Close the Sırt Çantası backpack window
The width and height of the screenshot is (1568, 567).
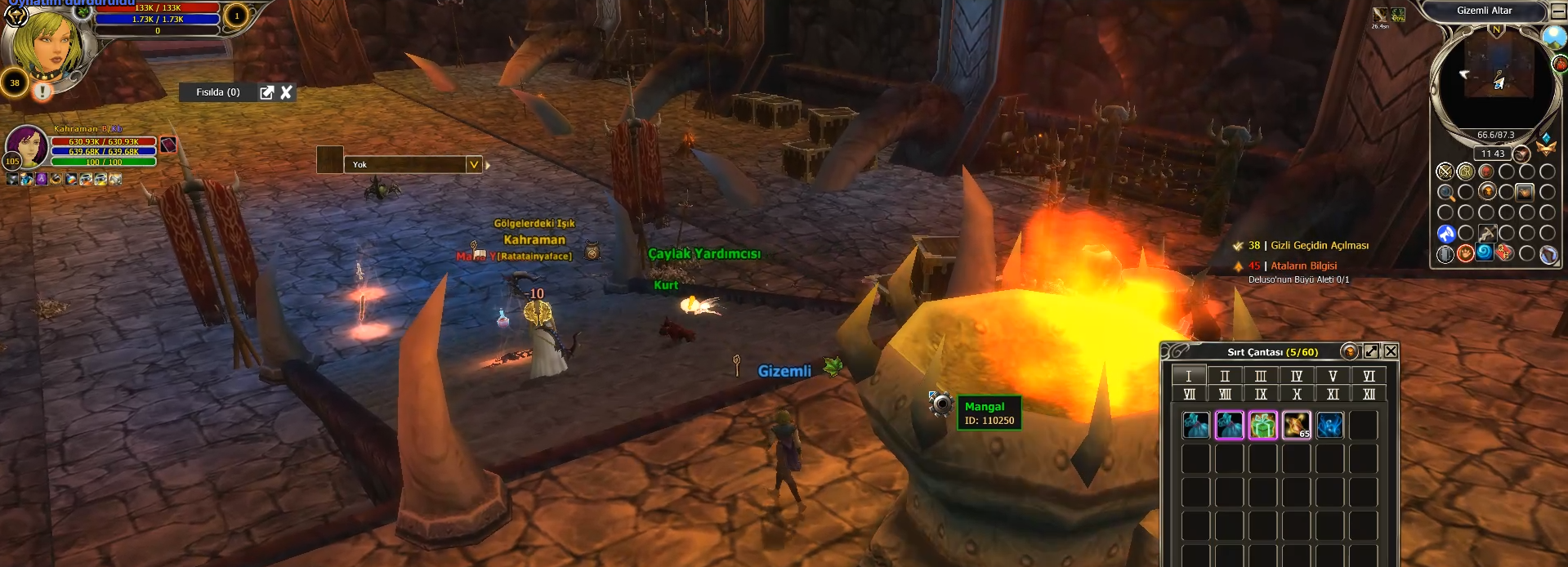point(1391,351)
